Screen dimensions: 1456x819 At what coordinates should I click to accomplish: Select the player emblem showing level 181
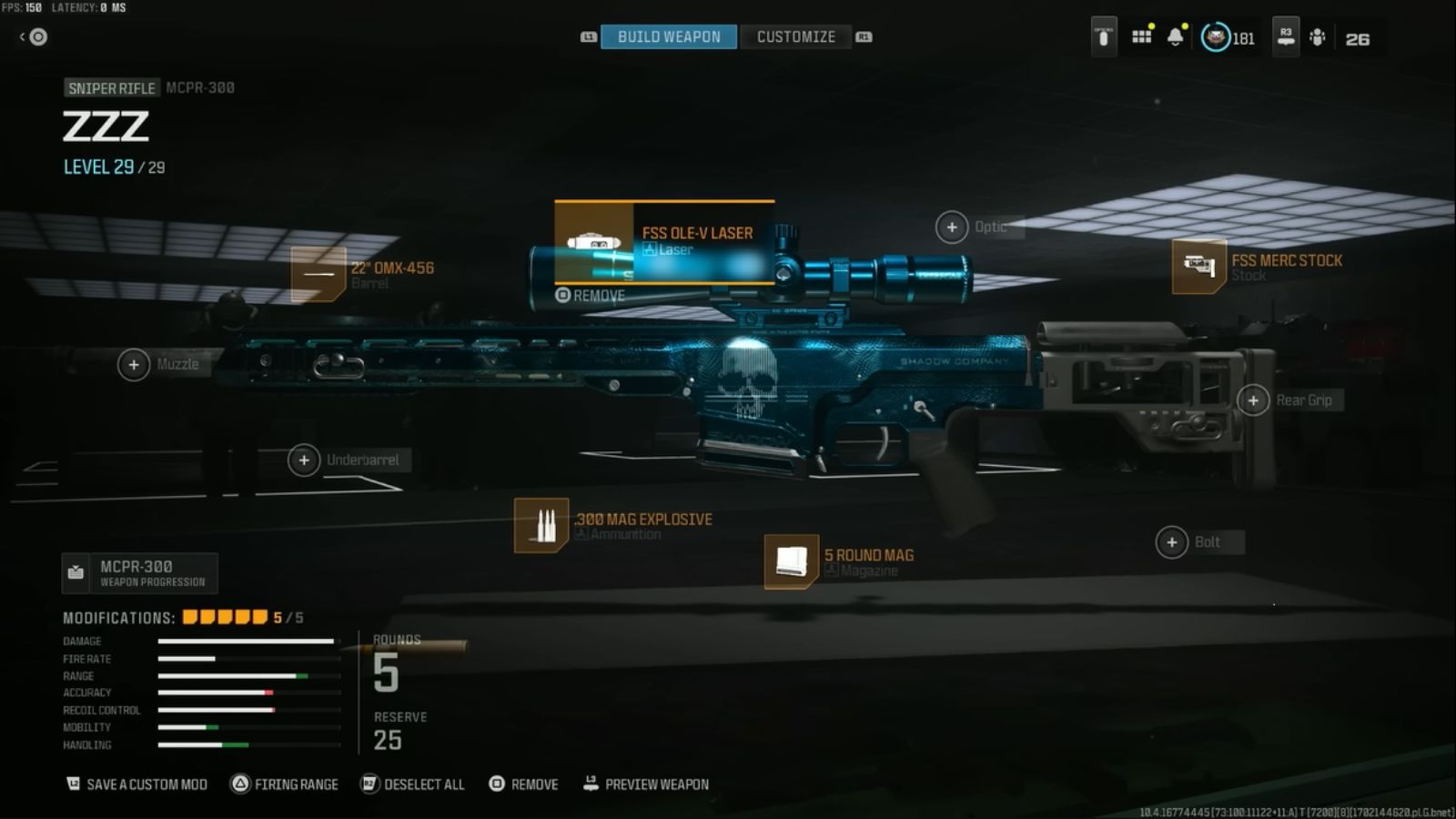(x=1218, y=38)
